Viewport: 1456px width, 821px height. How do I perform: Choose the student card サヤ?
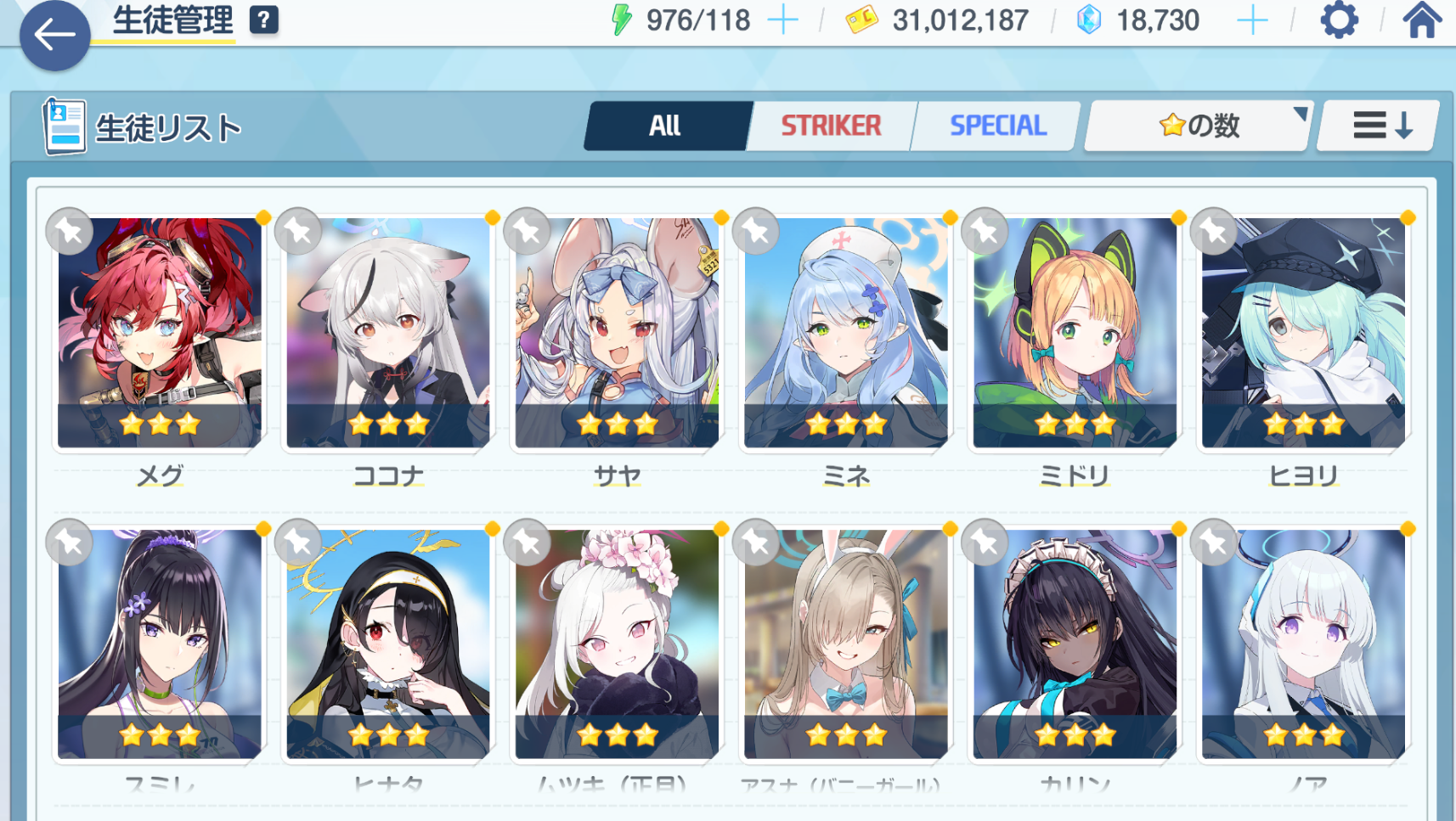[617, 333]
